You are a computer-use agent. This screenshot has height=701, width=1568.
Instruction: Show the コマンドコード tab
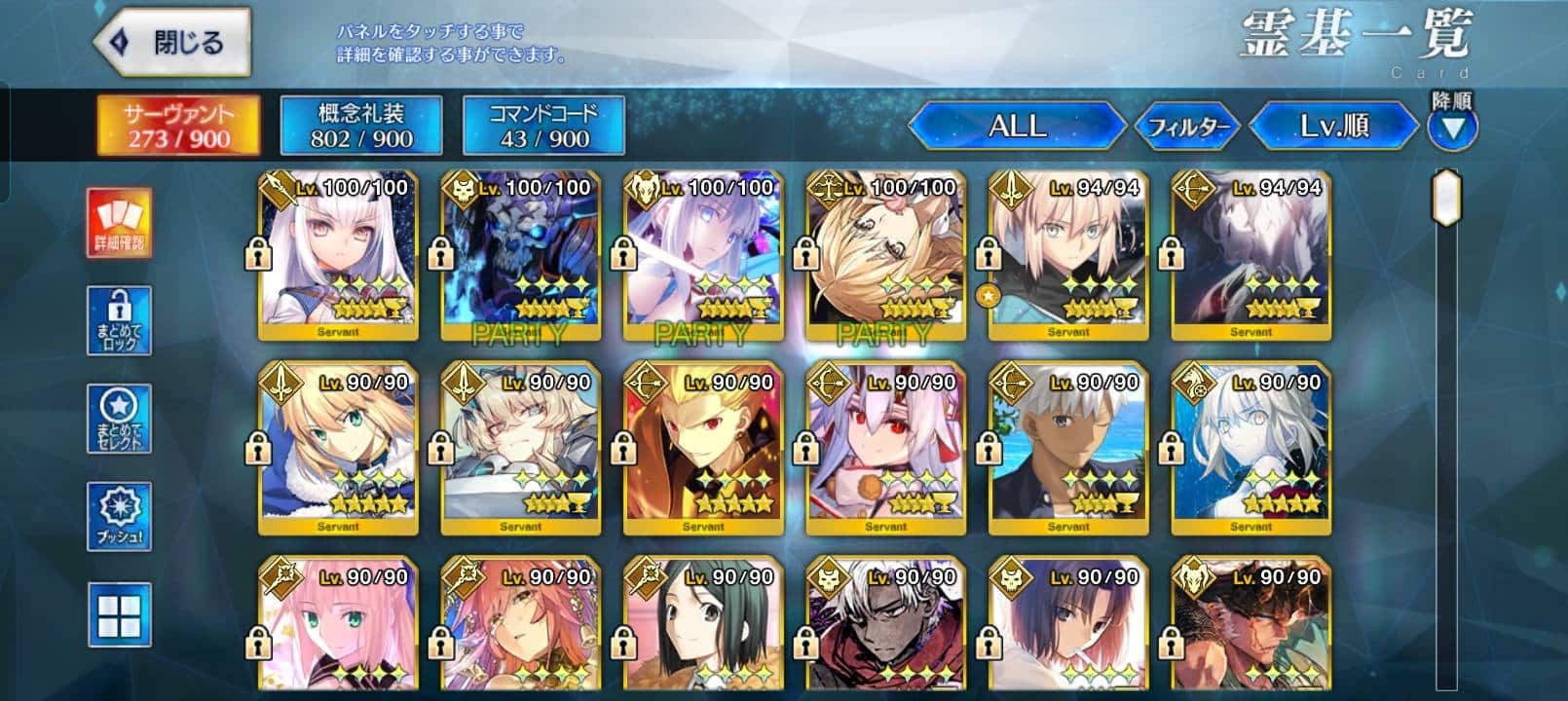click(542, 126)
